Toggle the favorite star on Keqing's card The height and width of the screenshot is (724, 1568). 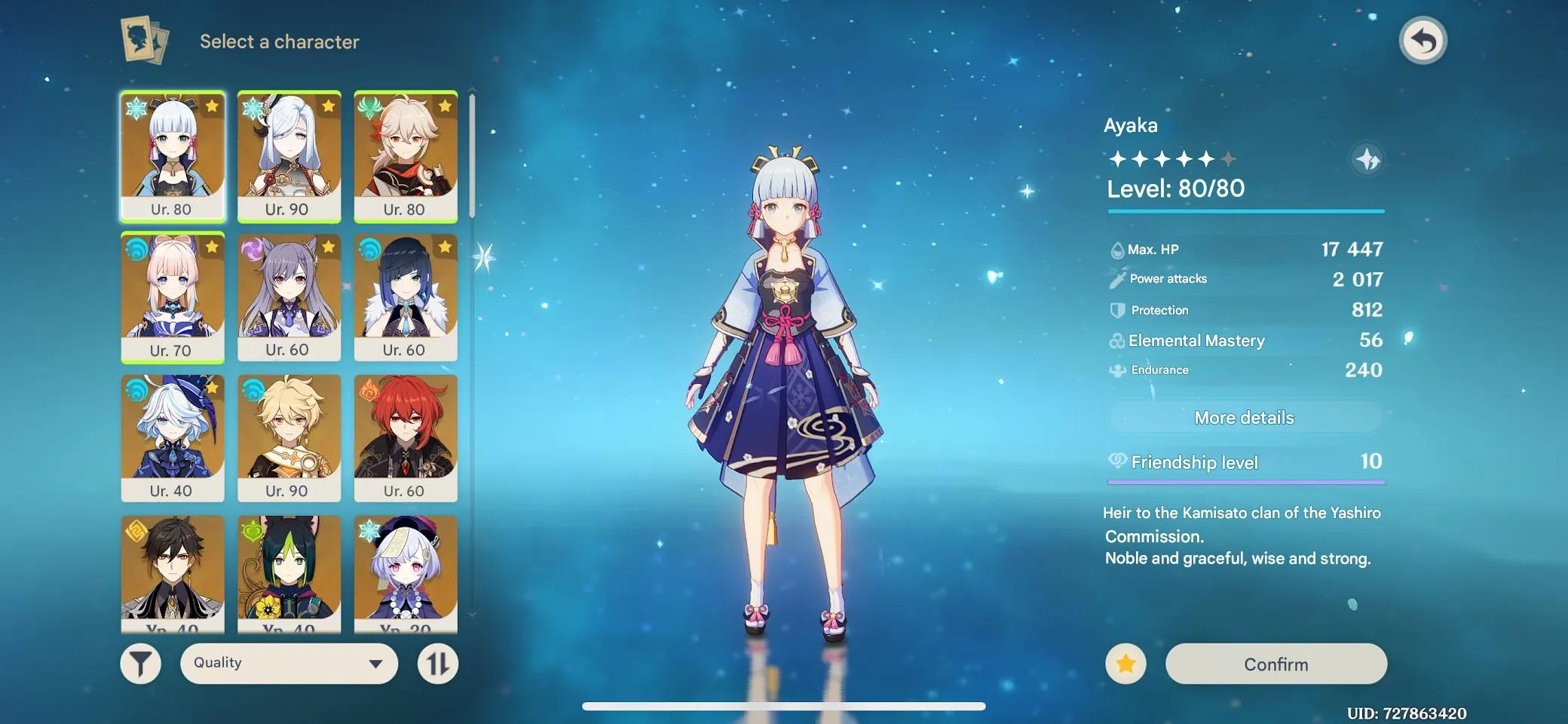click(x=329, y=248)
